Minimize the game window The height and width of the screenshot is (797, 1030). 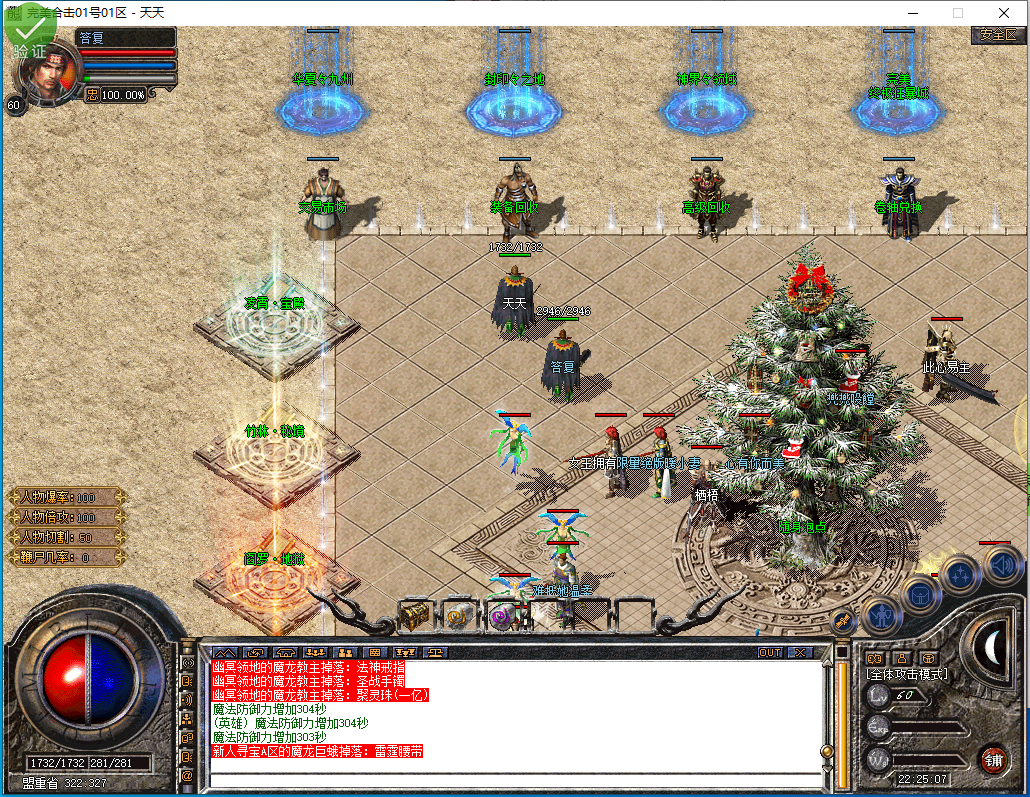[911, 13]
